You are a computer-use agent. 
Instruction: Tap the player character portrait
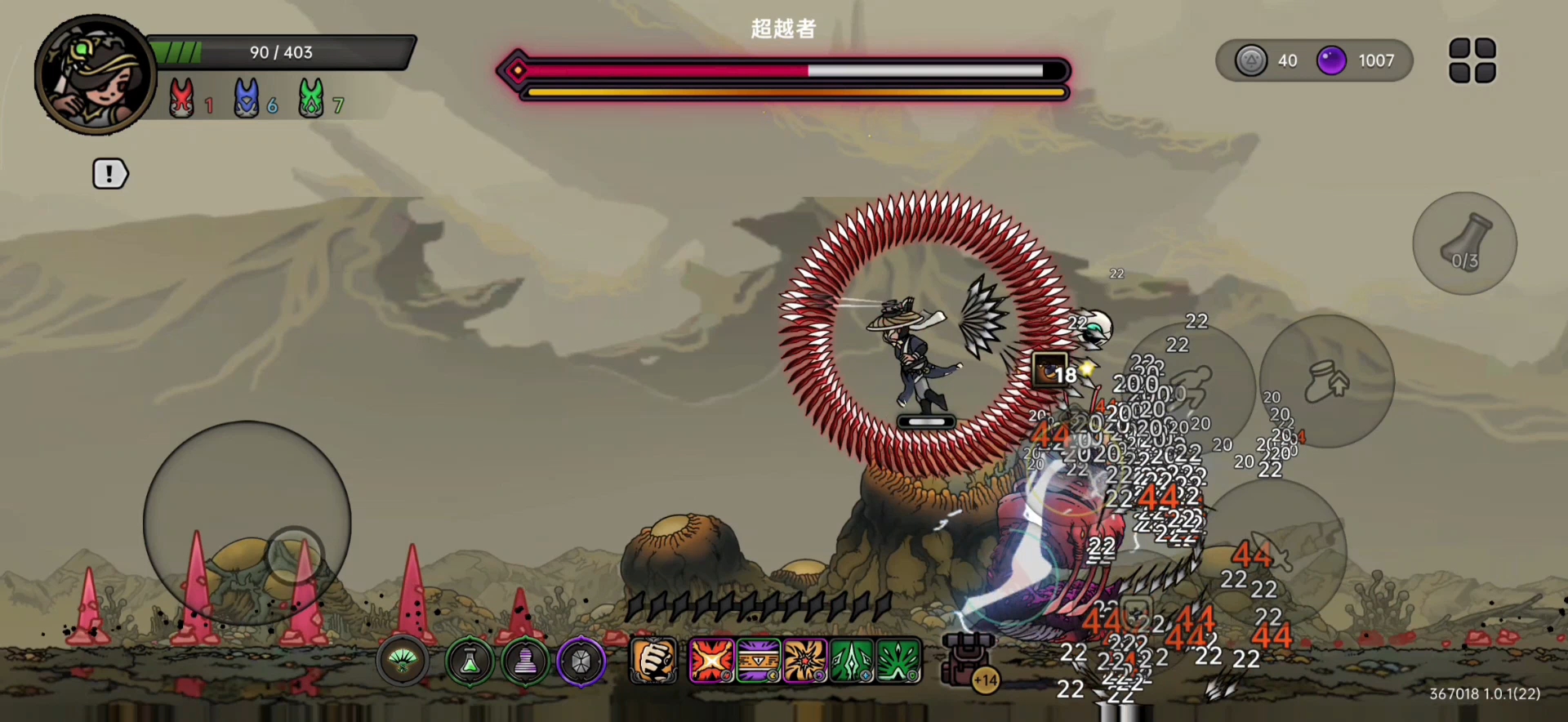pyautogui.click(x=95, y=75)
